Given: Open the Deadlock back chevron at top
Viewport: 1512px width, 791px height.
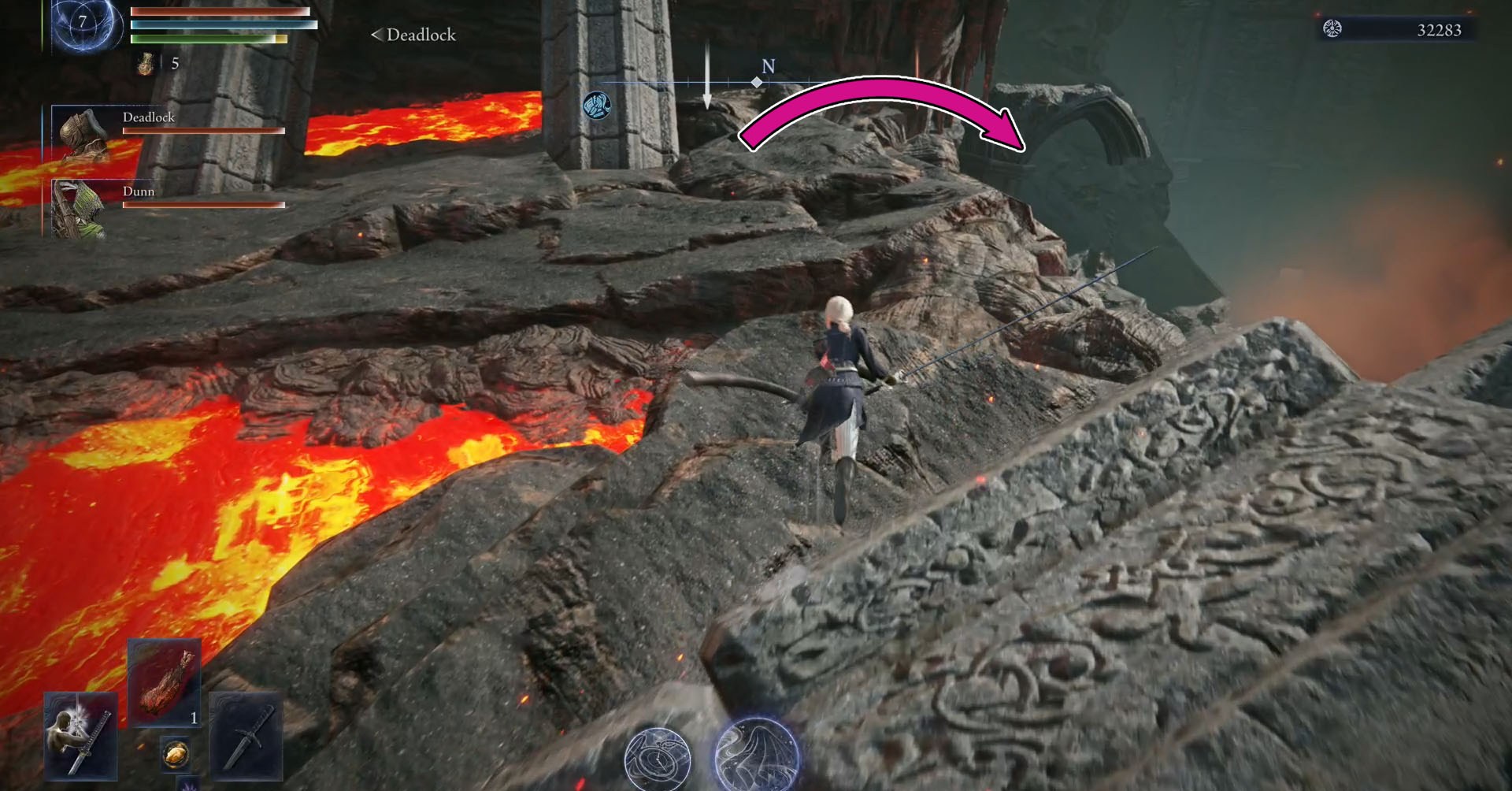Looking at the screenshot, I should coord(378,35).
